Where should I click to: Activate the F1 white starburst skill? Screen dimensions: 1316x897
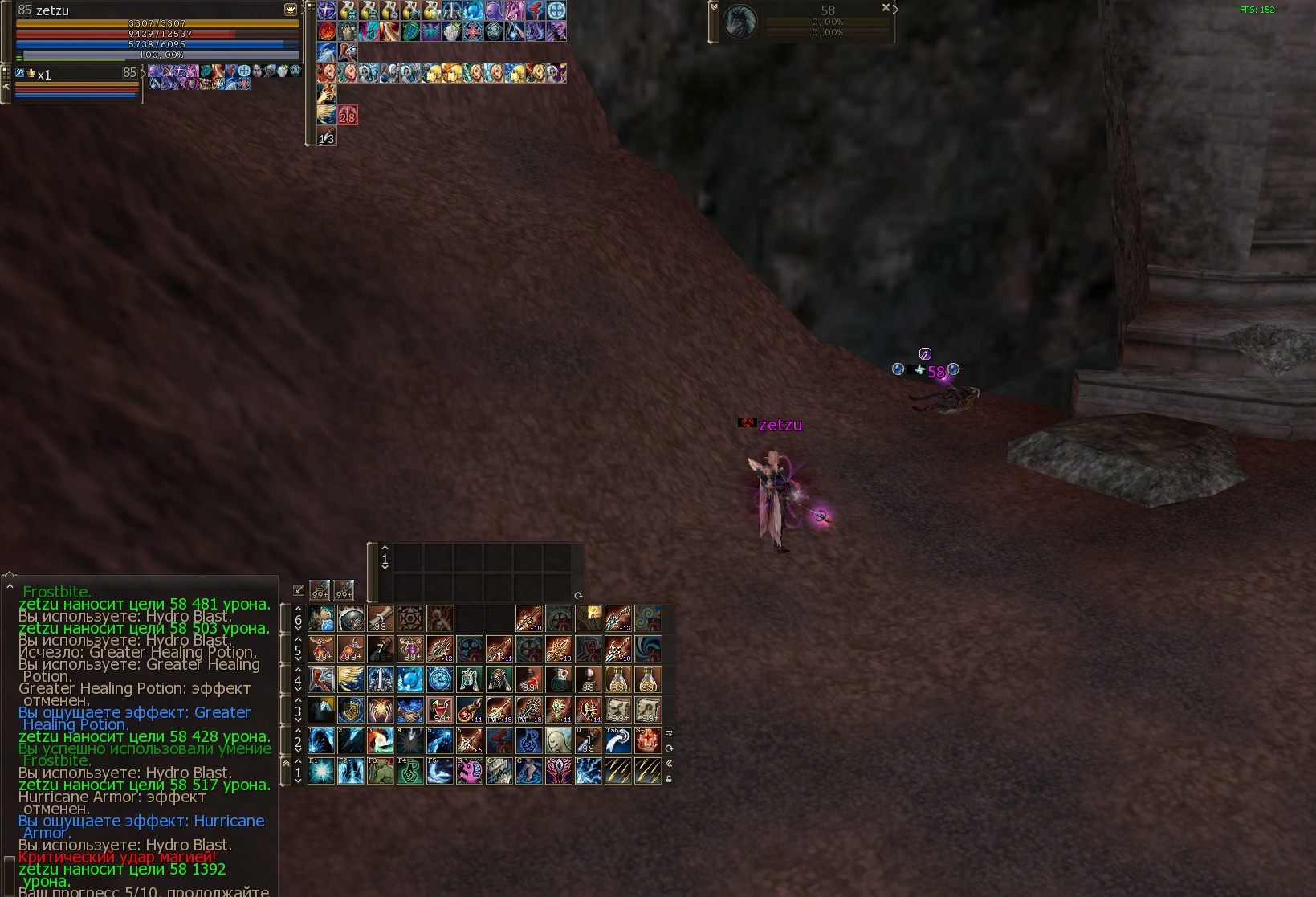tap(321, 772)
